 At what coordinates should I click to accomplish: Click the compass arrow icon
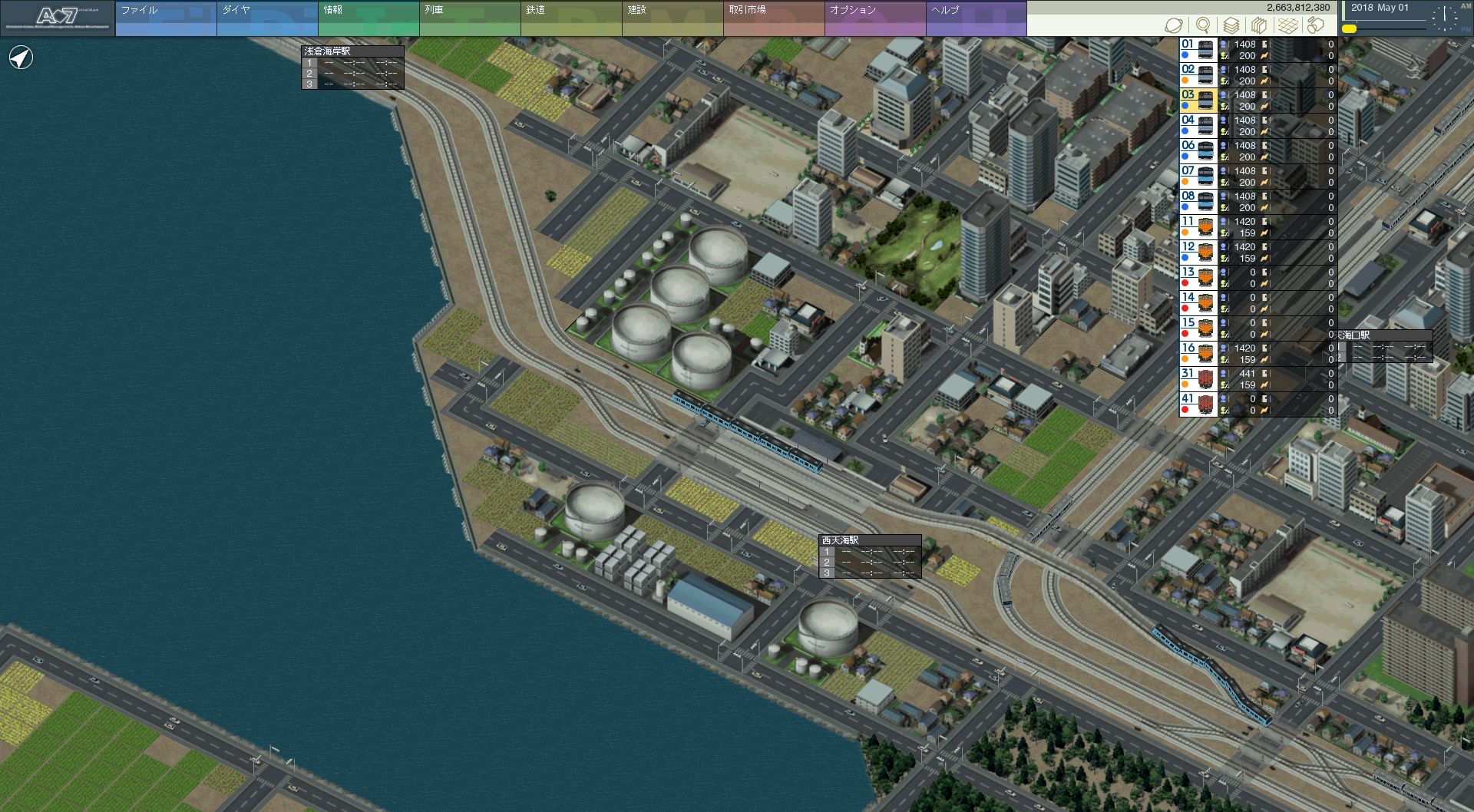(21, 58)
